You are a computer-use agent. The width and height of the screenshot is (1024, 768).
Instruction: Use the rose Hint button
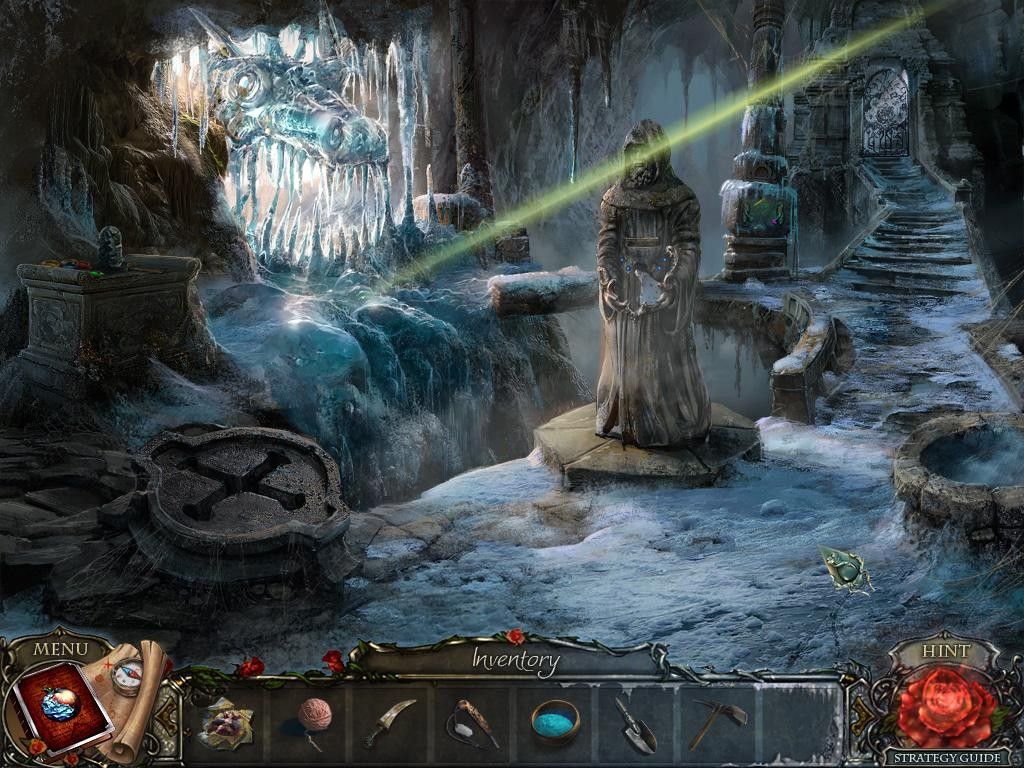[x=944, y=705]
